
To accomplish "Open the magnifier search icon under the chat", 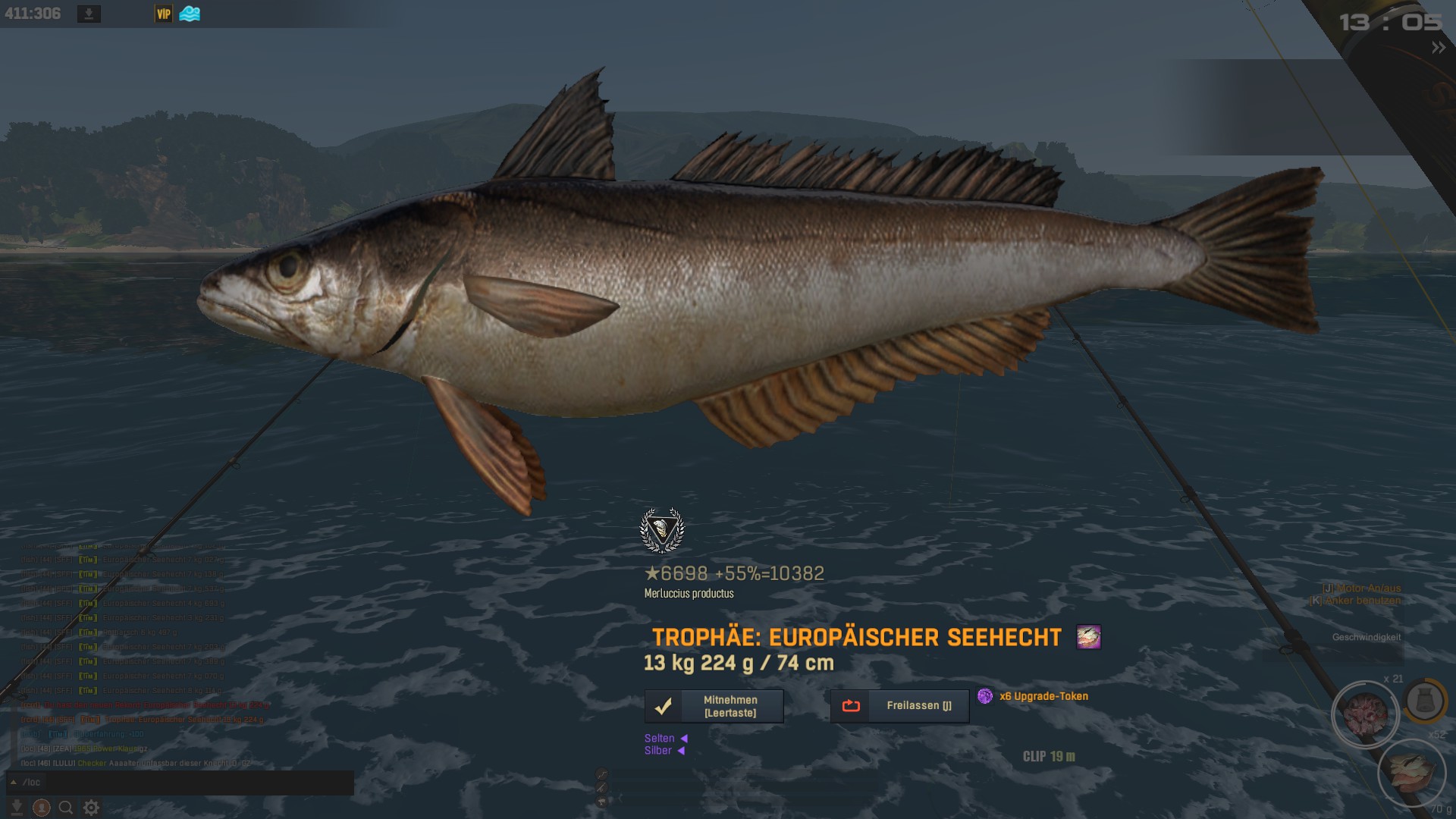I will click(66, 808).
